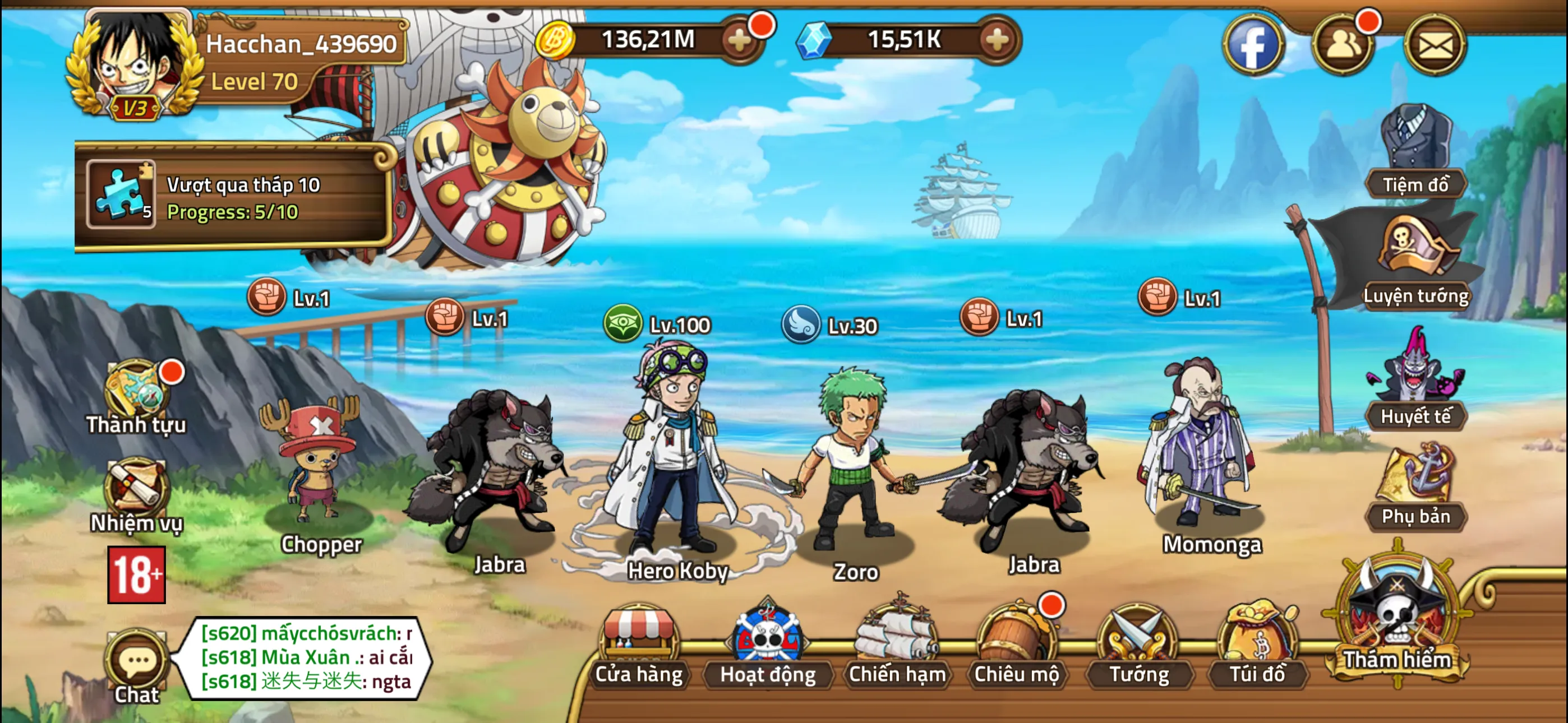Open the mail envelope inbox

click(1434, 45)
